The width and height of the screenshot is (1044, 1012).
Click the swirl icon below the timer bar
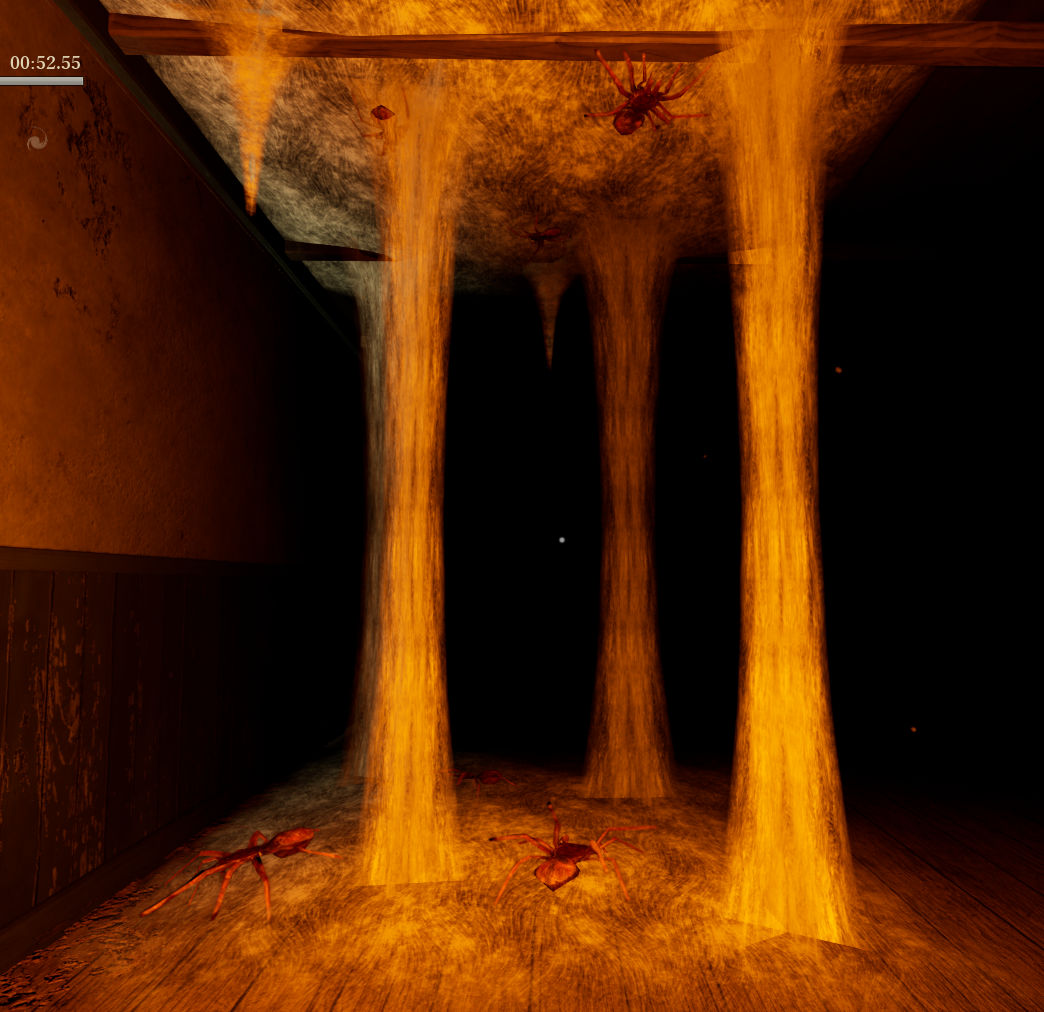click(37, 141)
